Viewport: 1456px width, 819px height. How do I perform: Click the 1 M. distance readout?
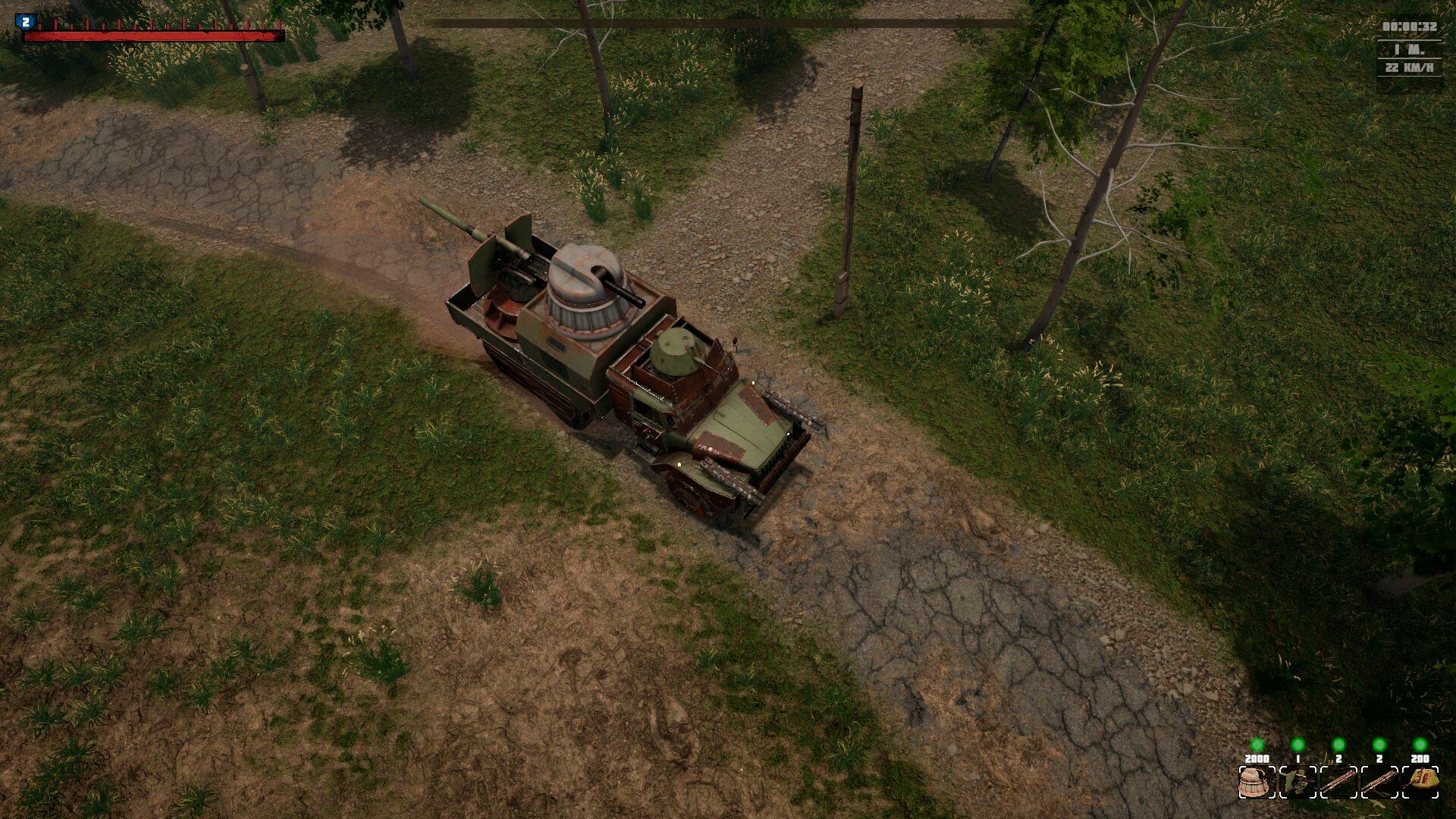click(1409, 49)
